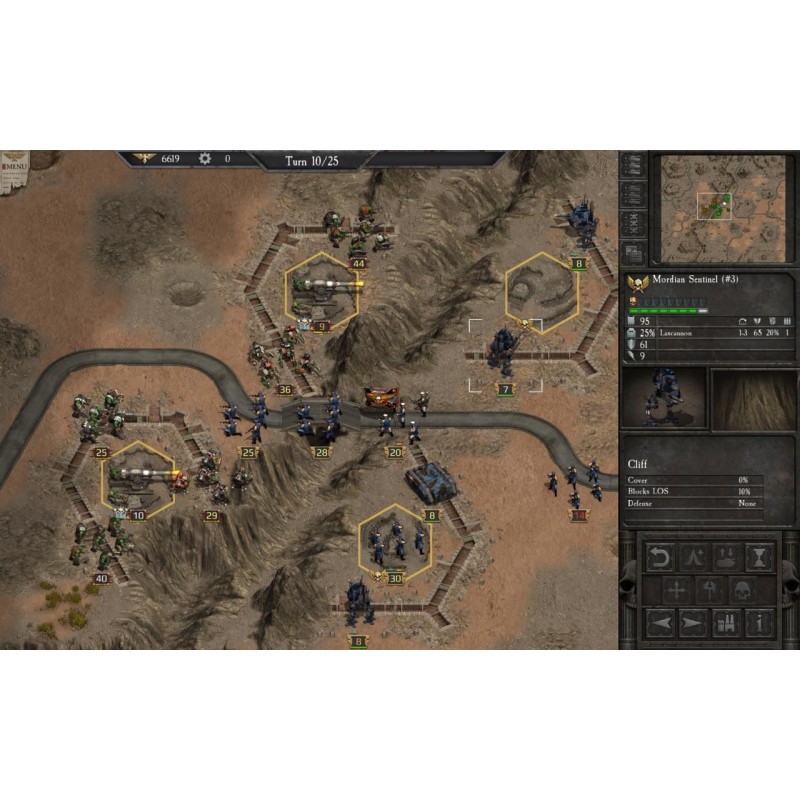Click the Cliff terrain preview thumbnail
This screenshot has height=800, width=800.
tap(753, 399)
